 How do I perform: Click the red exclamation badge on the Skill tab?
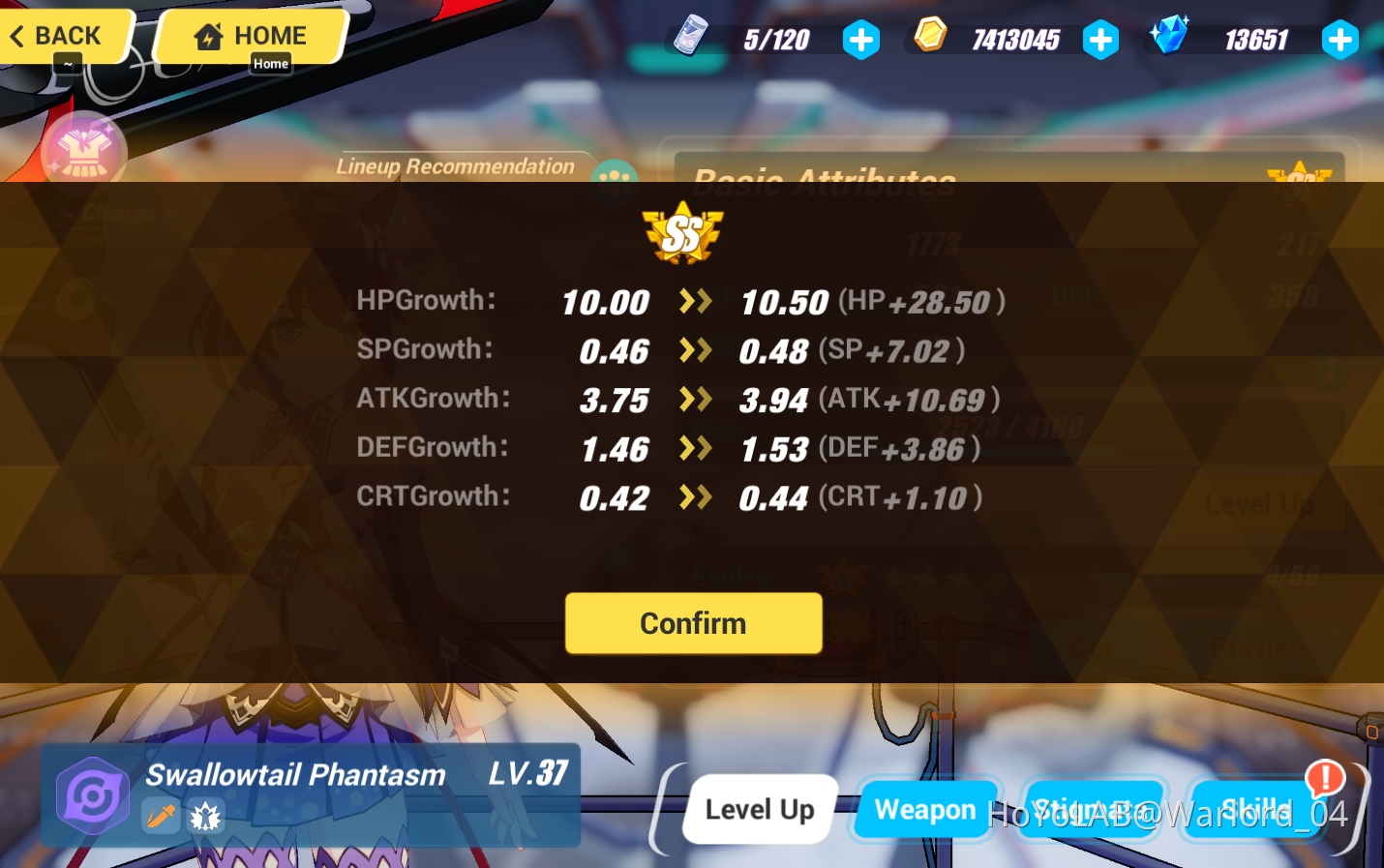click(1325, 777)
